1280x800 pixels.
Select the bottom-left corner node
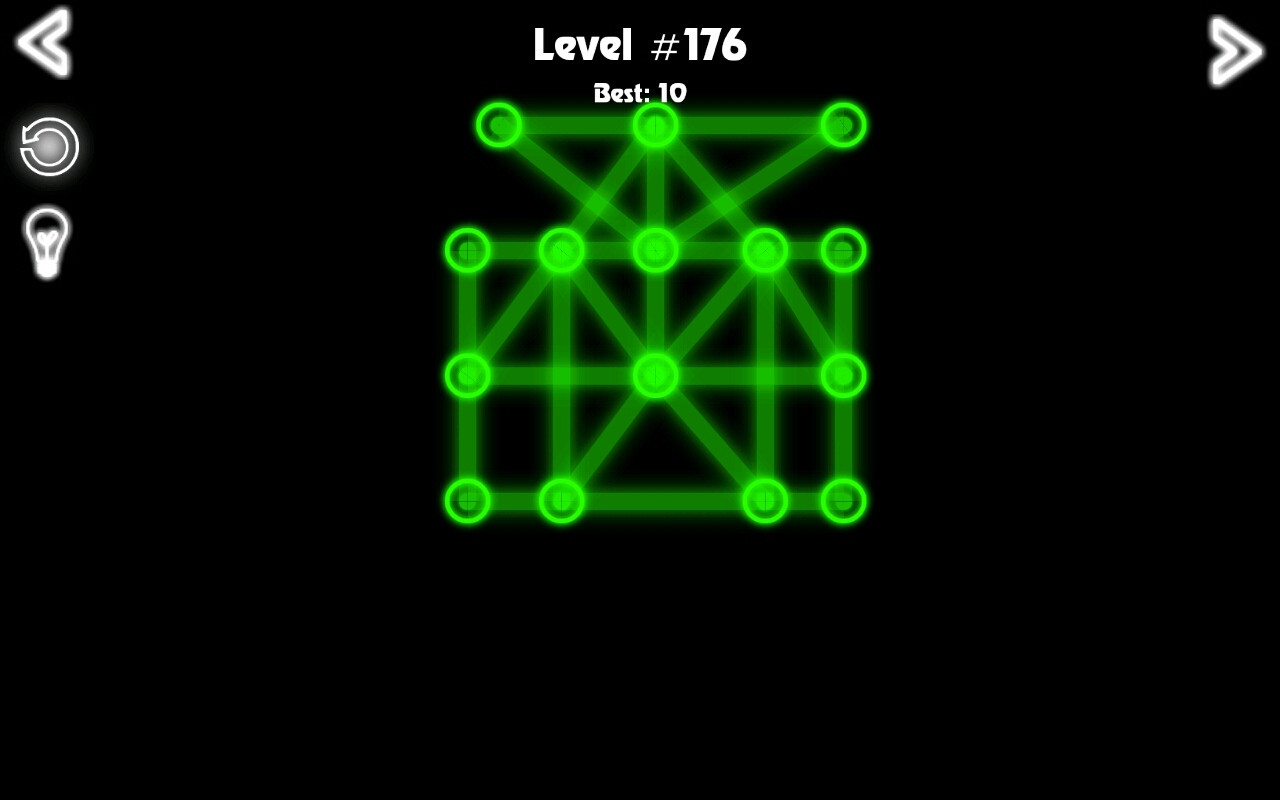coord(467,502)
